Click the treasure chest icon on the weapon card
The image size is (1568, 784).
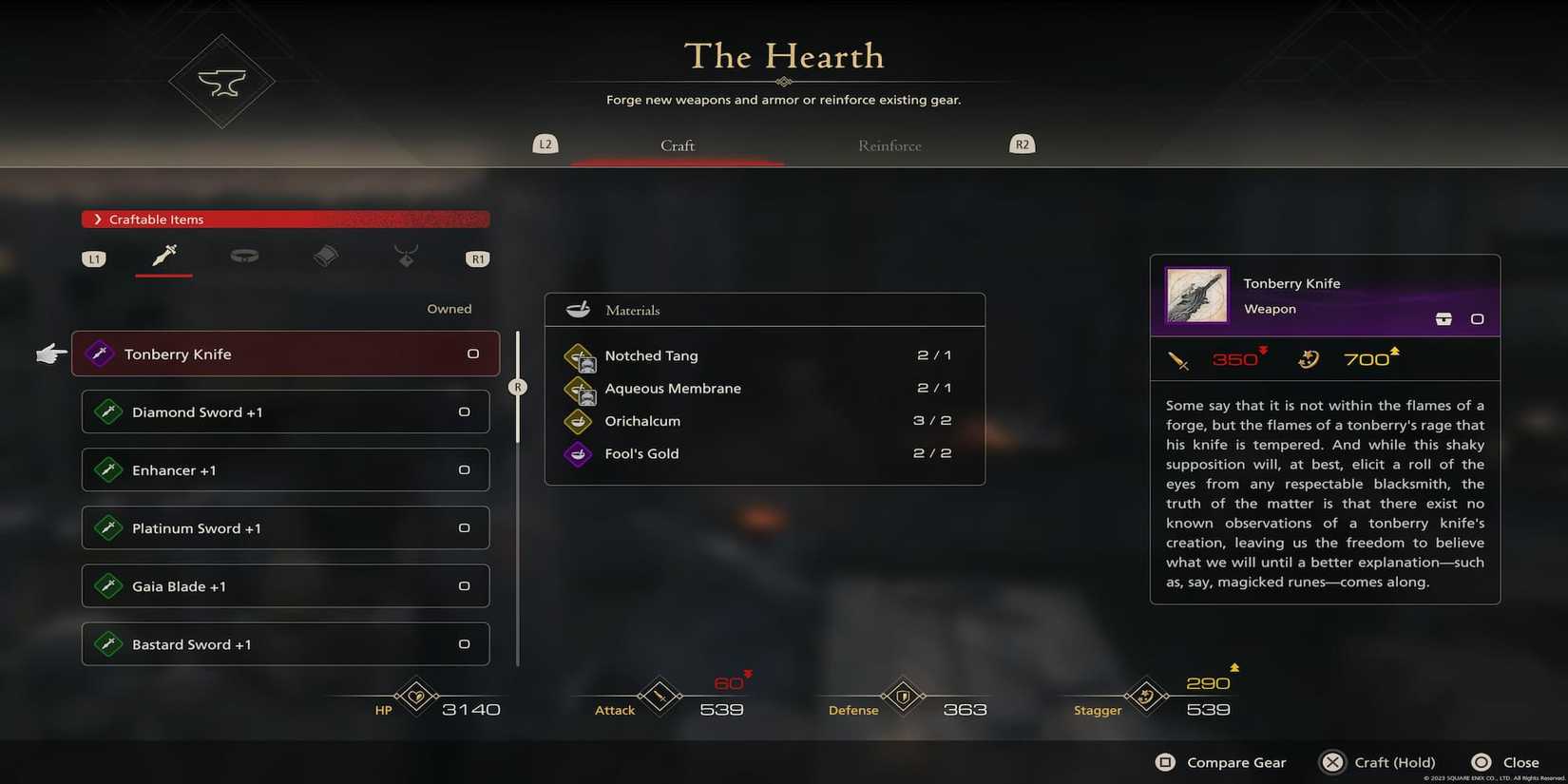pos(1444,319)
